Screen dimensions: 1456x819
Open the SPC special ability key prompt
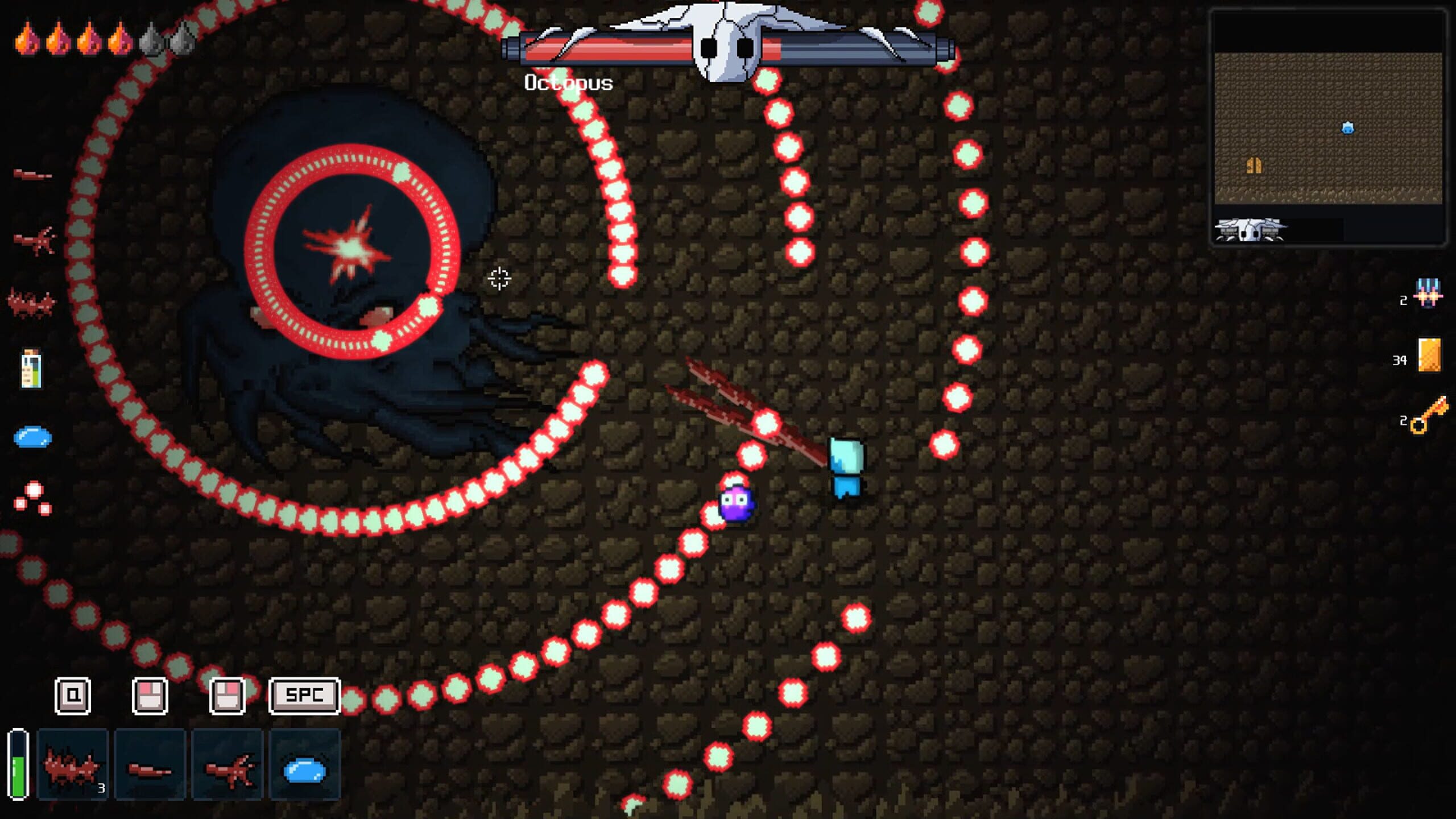304,695
